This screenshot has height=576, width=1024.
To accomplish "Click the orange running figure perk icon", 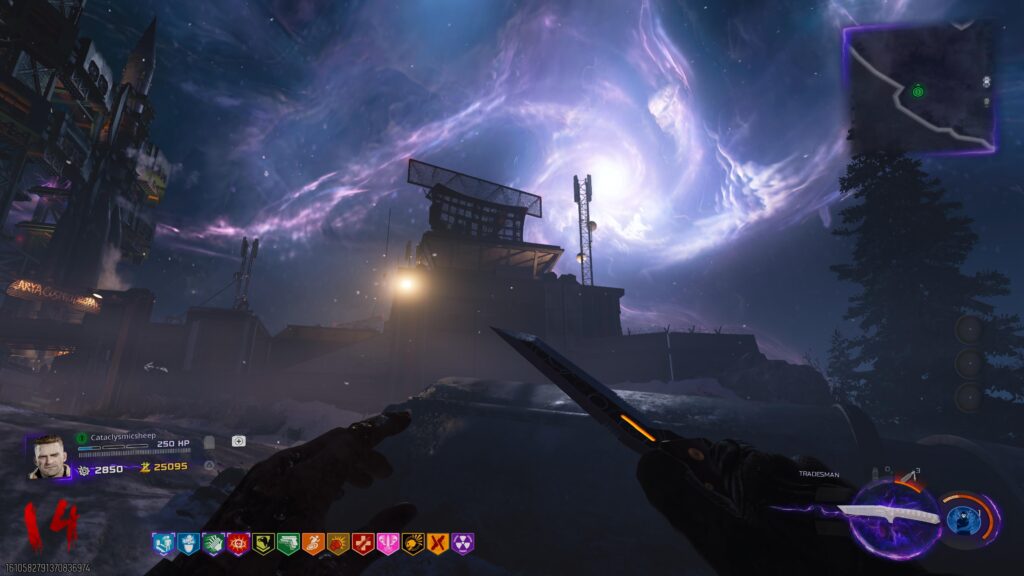I will [x=312, y=543].
